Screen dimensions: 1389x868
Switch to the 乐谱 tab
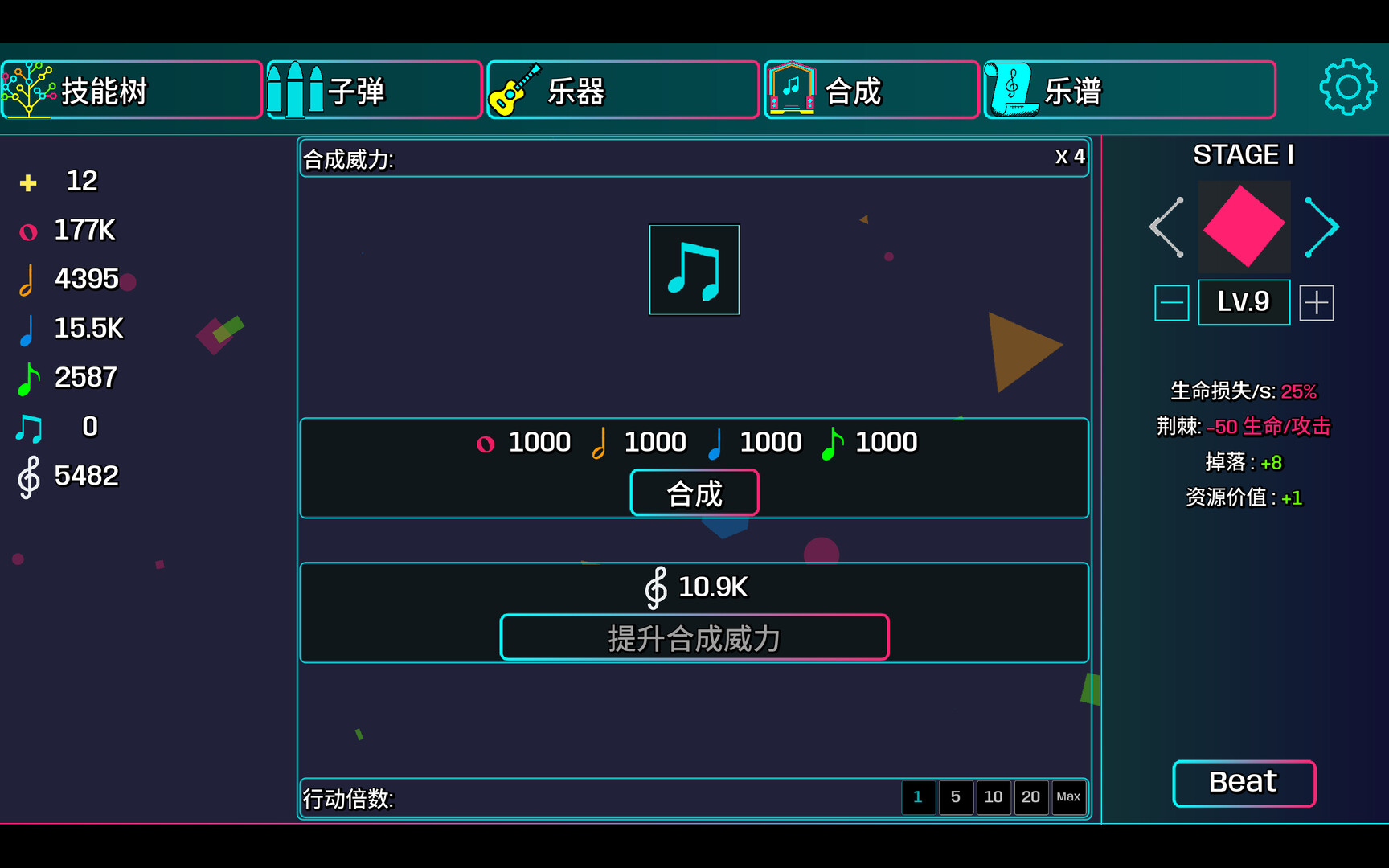click(x=1129, y=91)
